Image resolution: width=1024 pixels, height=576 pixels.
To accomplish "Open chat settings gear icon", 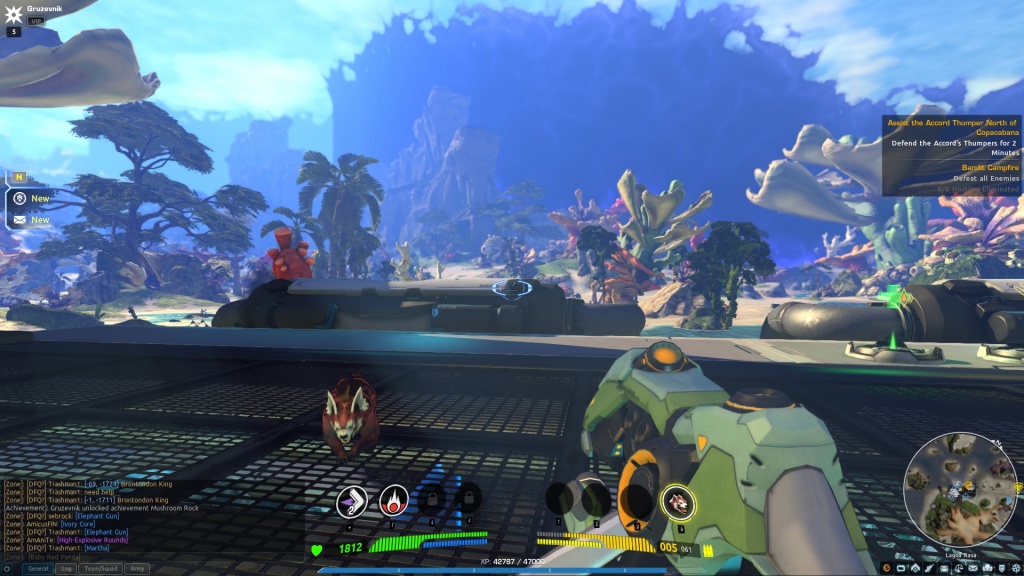I will 9,568.
